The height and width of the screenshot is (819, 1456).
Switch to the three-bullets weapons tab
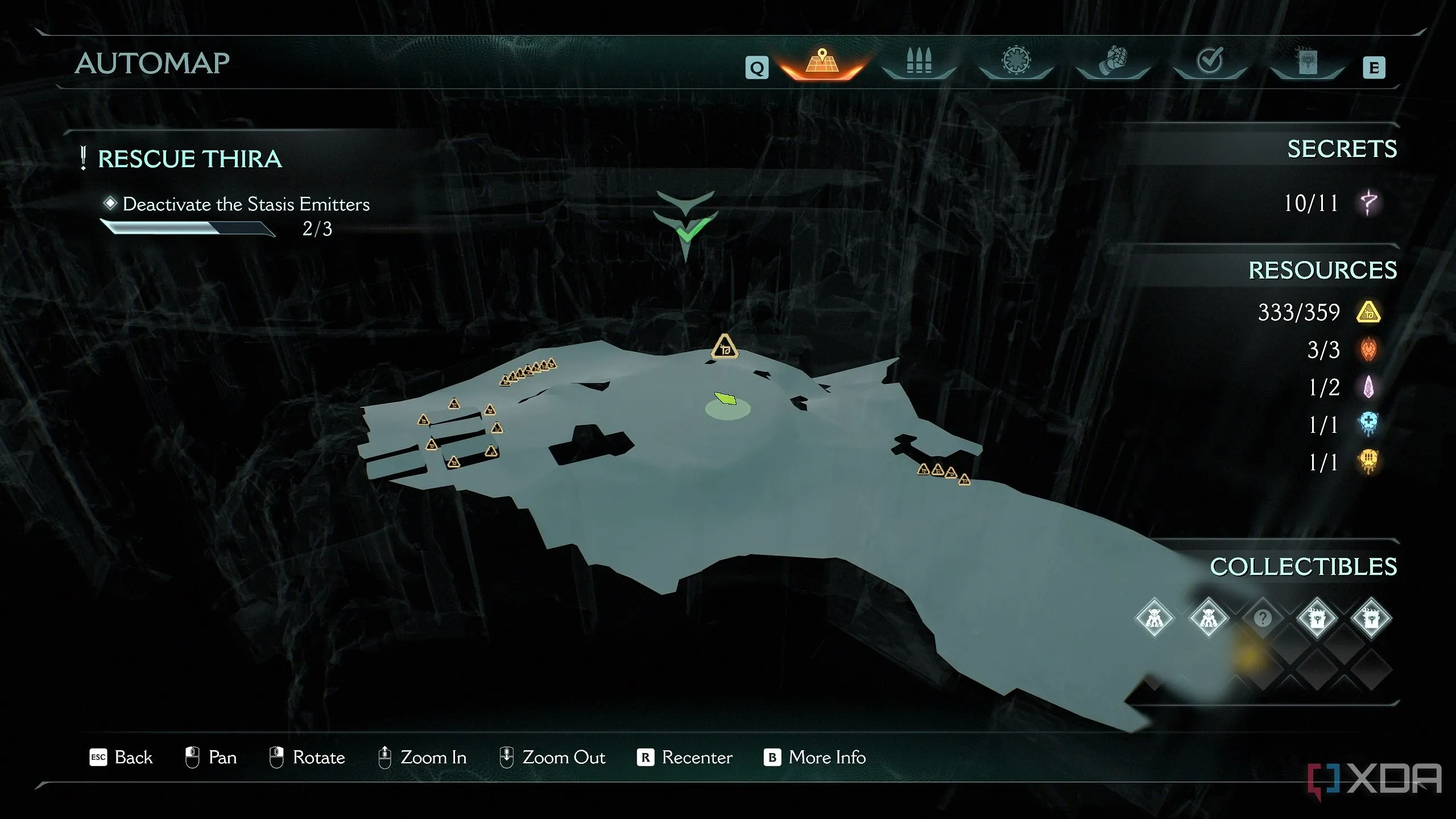tap(919, 61)
